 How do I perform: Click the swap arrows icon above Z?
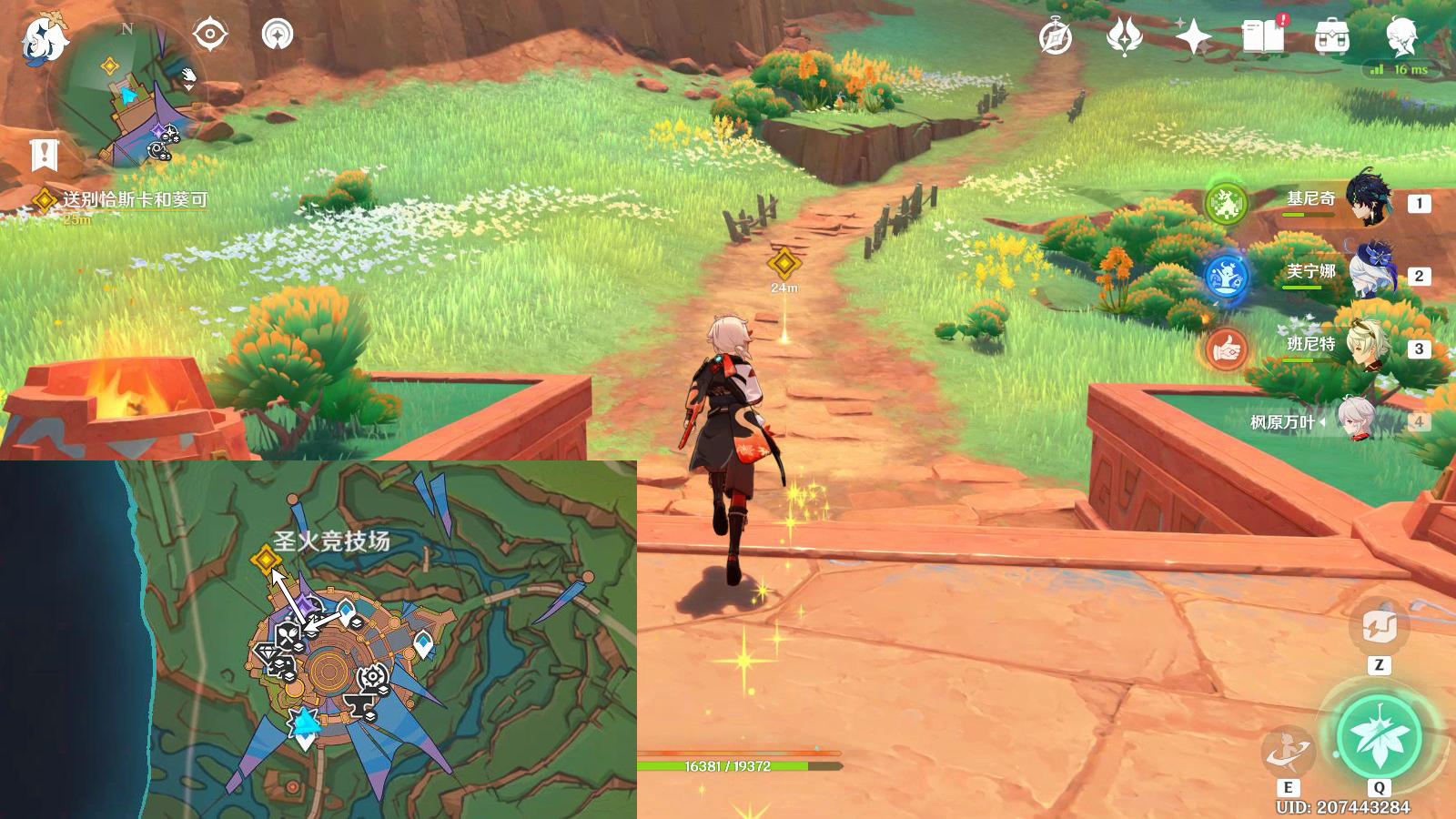[x=1379, y=626]
